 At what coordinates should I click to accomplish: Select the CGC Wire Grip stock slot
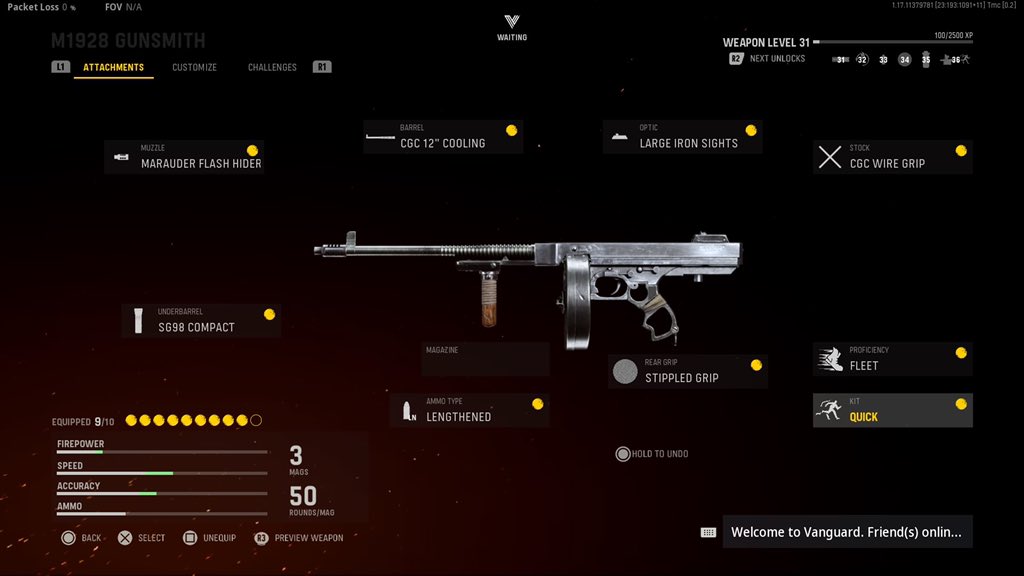pyautogui.click(x=893, y=157)
